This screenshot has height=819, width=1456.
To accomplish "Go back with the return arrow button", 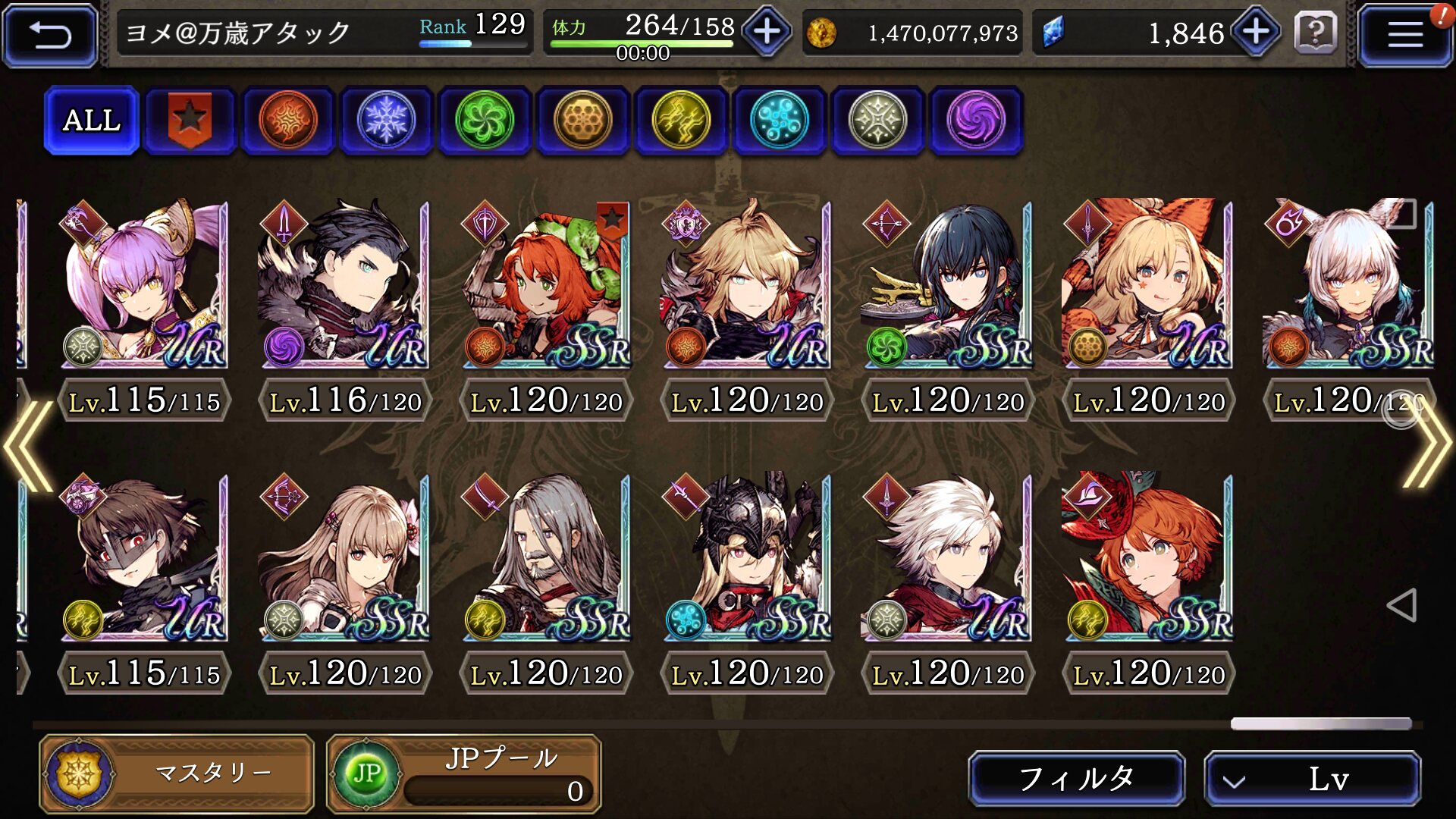I will (50, 35).
